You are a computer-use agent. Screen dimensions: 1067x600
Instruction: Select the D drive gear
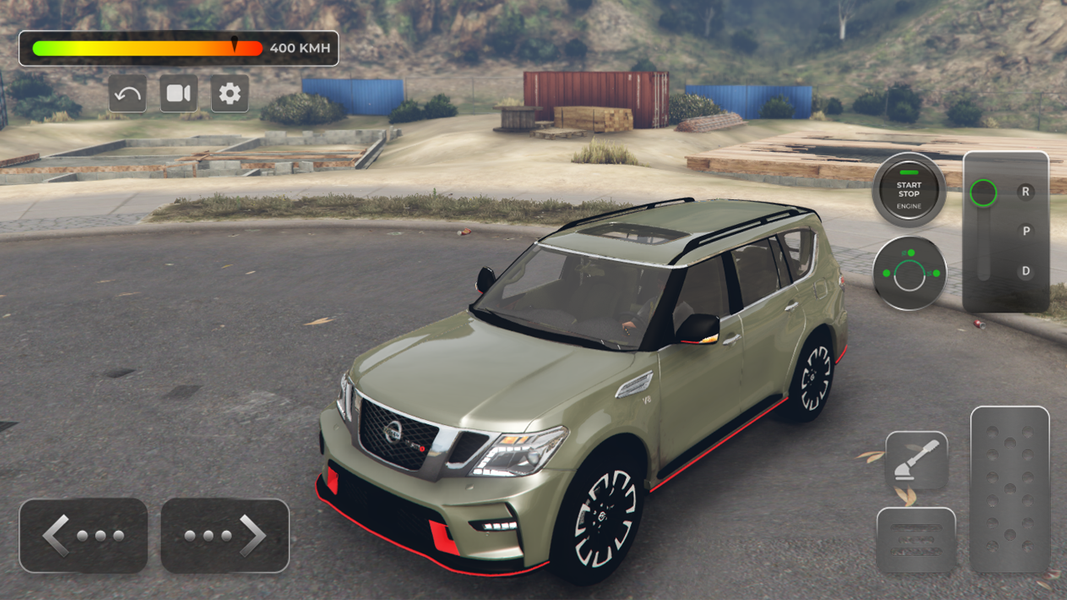tap(1025, 271)
